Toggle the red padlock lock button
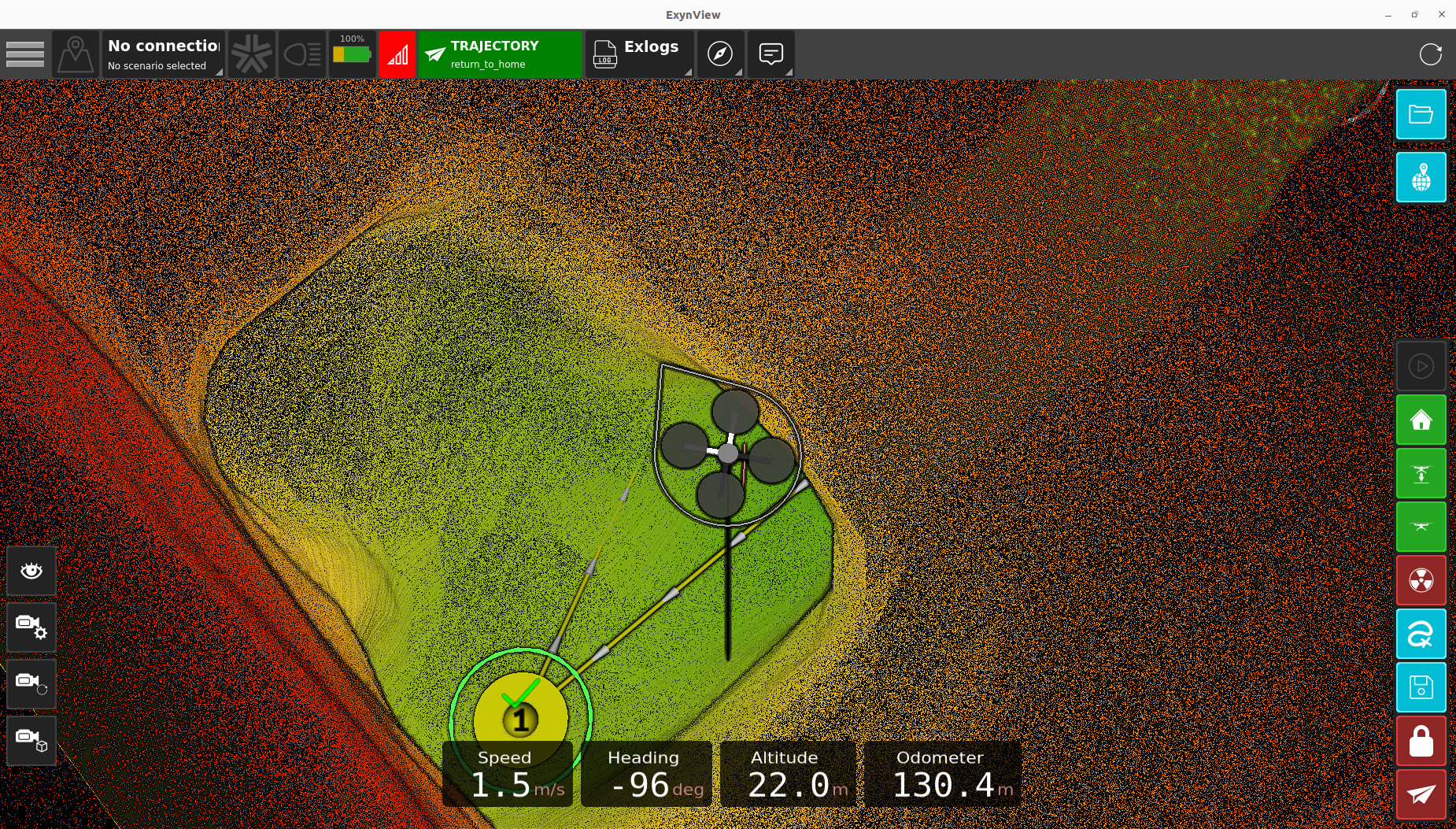 [x=1421, y=741]
